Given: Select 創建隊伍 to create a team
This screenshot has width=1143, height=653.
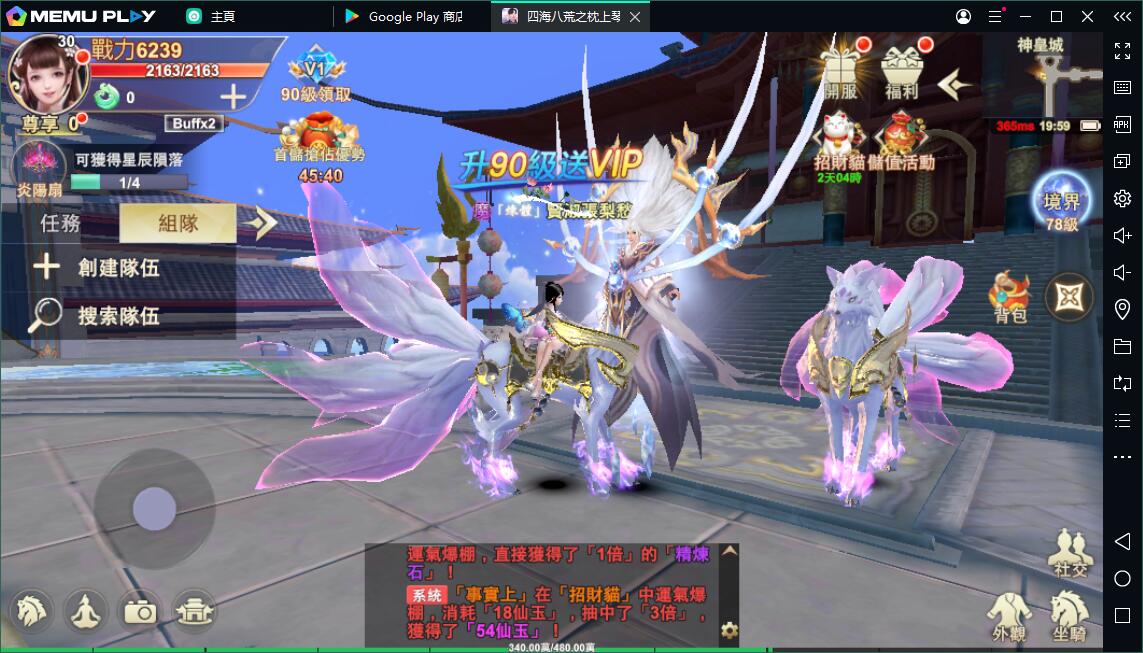Looking at the screenshot, I should click(98, 267).
